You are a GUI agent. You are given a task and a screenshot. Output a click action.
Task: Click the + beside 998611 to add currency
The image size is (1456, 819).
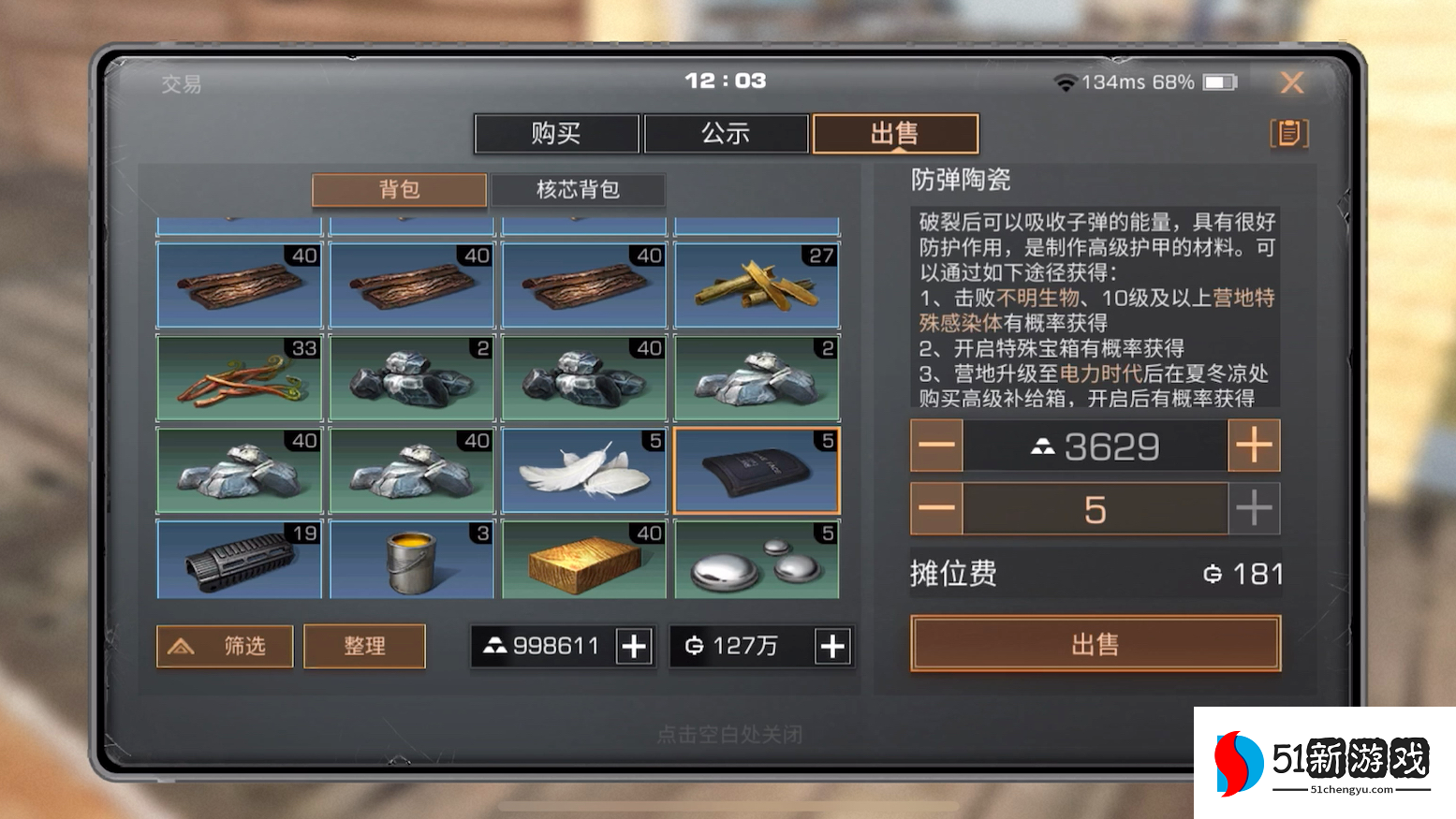(636, 646)
